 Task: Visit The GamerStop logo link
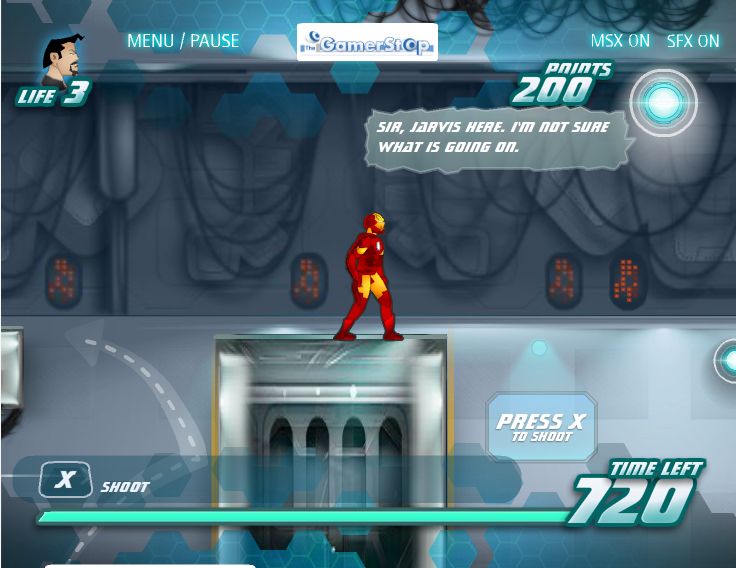tap(367, 42)
